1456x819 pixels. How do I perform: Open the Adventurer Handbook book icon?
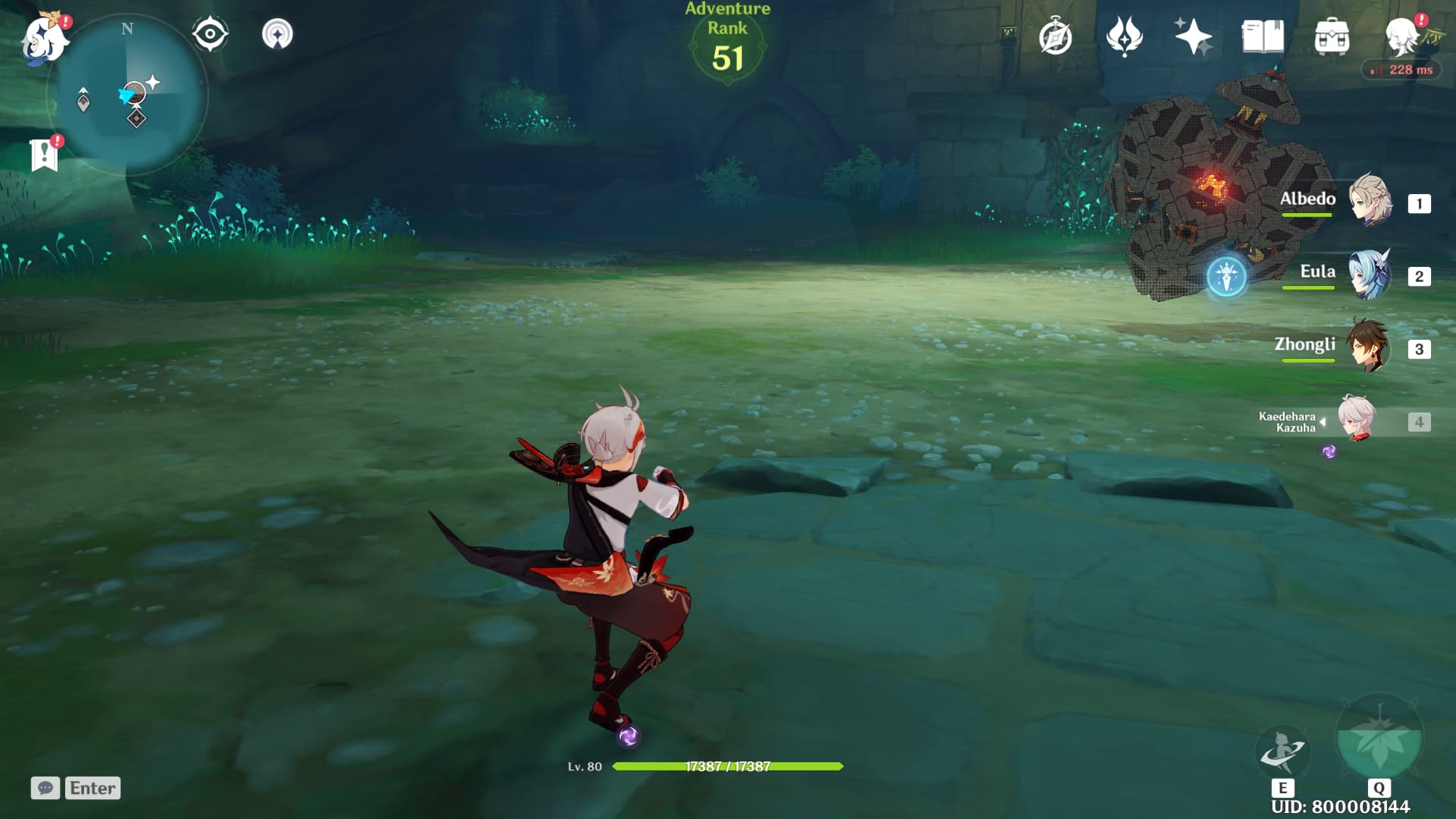[x=1263, y=36]
